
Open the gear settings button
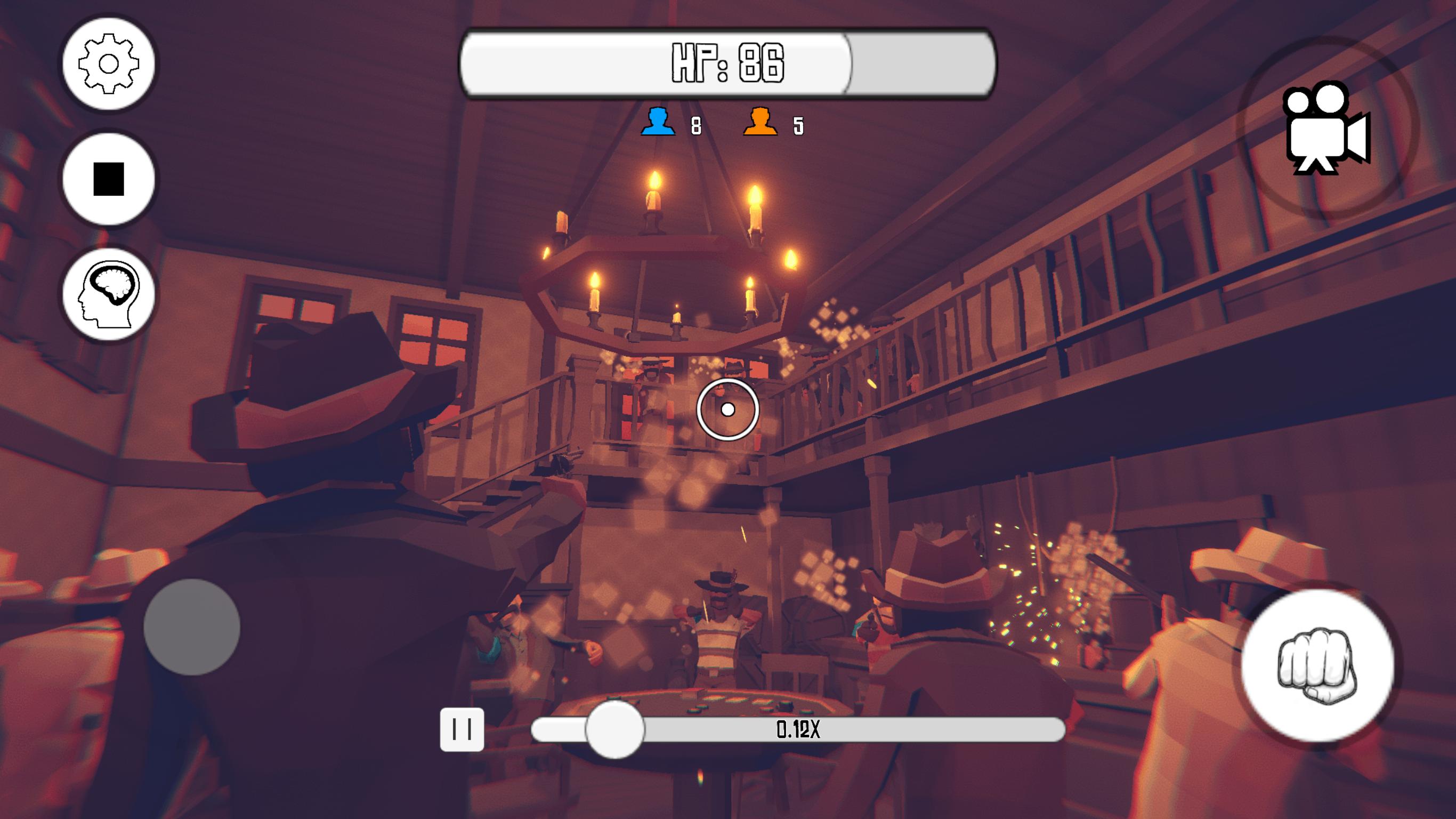coord(109,63)
